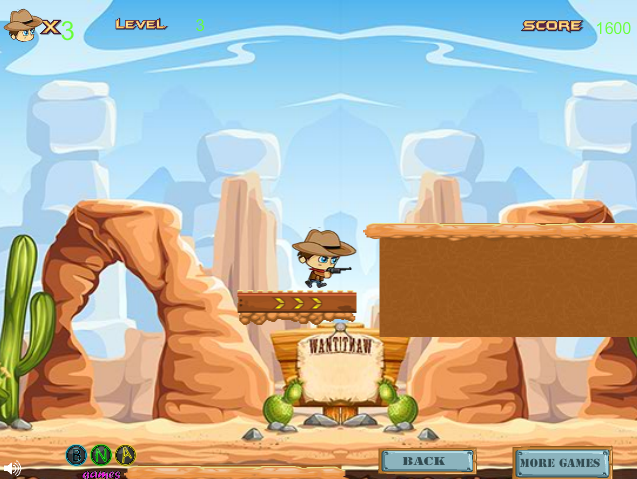Go back using the BACK button
The width and height of the screenshot is (637, 479).
tap(426, 461)
